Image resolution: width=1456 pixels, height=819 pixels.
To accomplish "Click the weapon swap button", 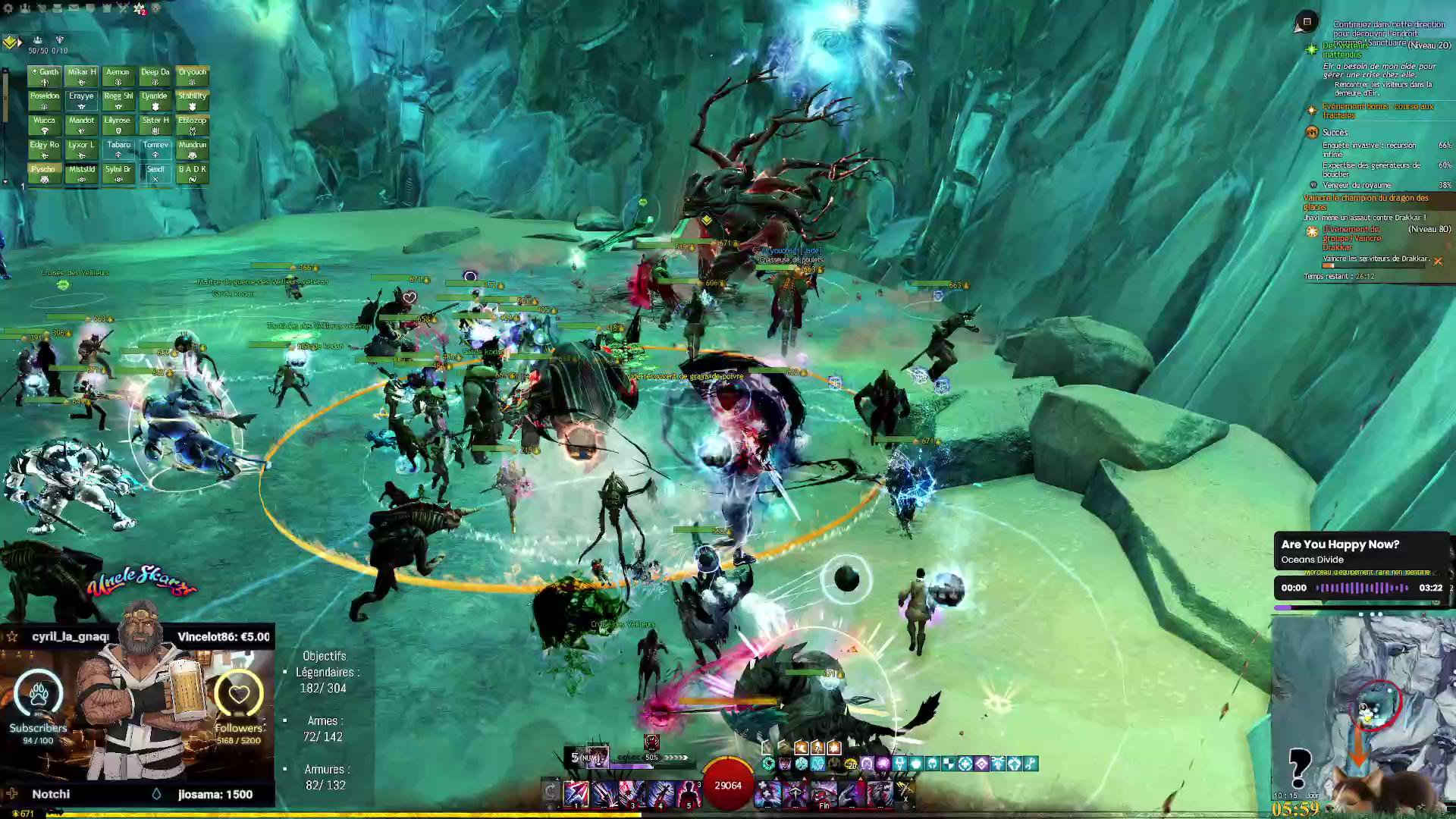I will pyautogui.click(x=551, y=792).
